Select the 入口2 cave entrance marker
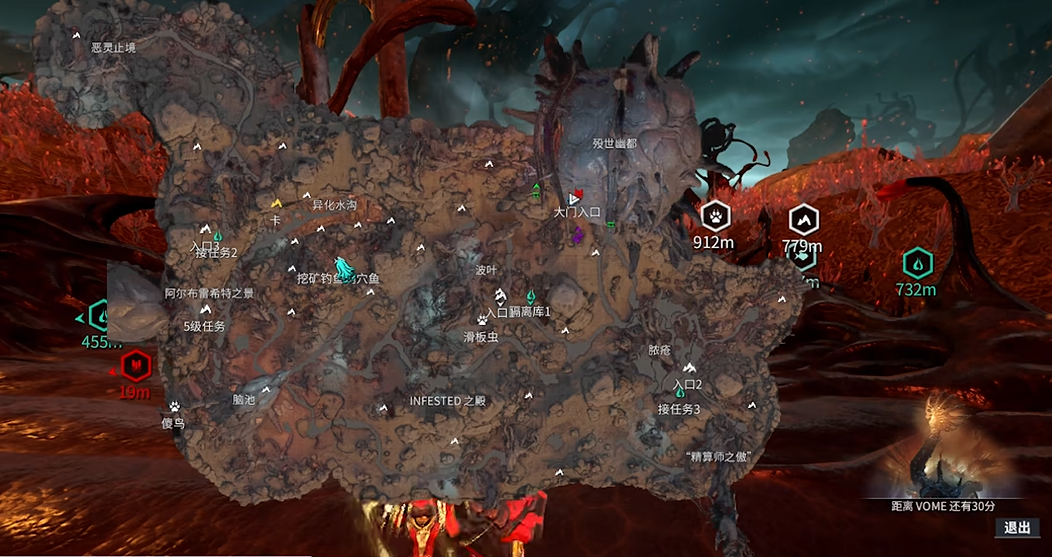The width and height of the screenshot is (1052, 557). pos(689,369)
